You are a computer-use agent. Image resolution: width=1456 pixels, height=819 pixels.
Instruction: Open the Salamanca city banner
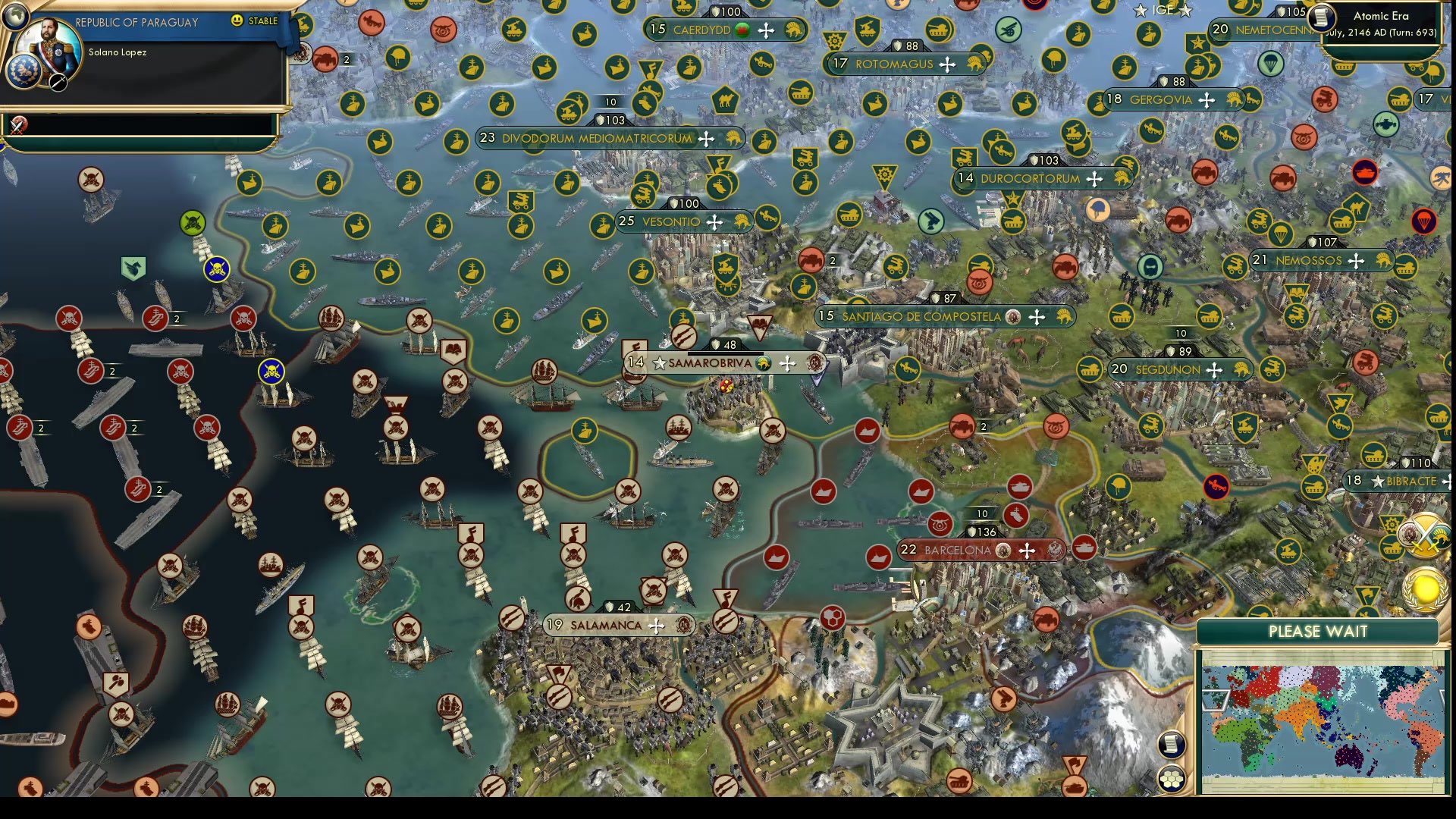[x=607, y=625]
